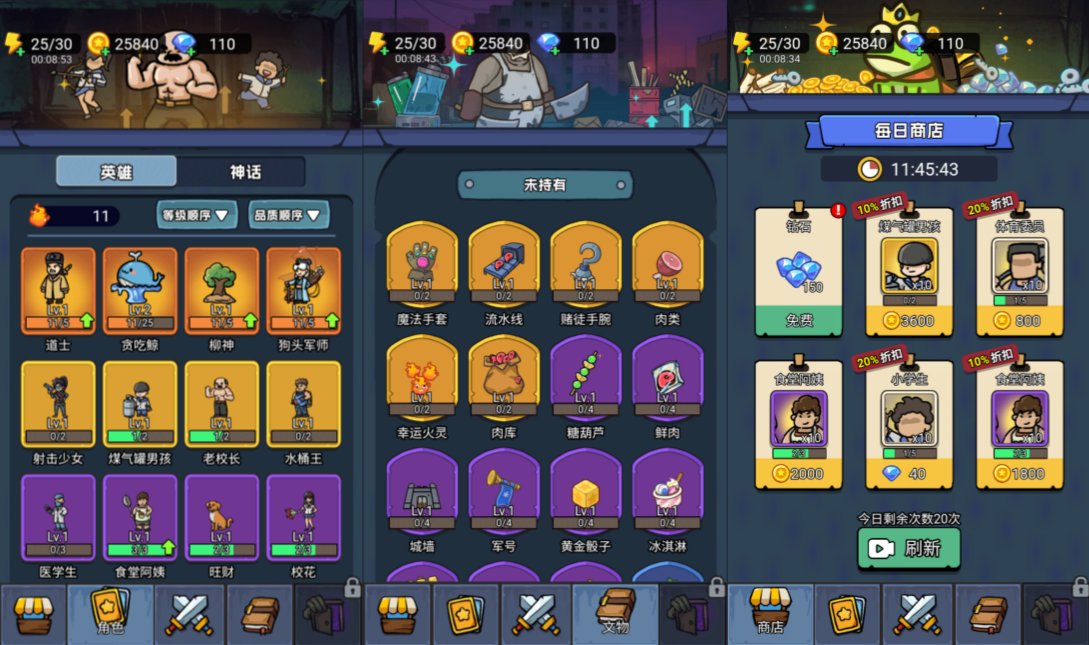Open the 等级顺序 sort dropdown
The image size is (1089, 645).
[x=197, y=214]
